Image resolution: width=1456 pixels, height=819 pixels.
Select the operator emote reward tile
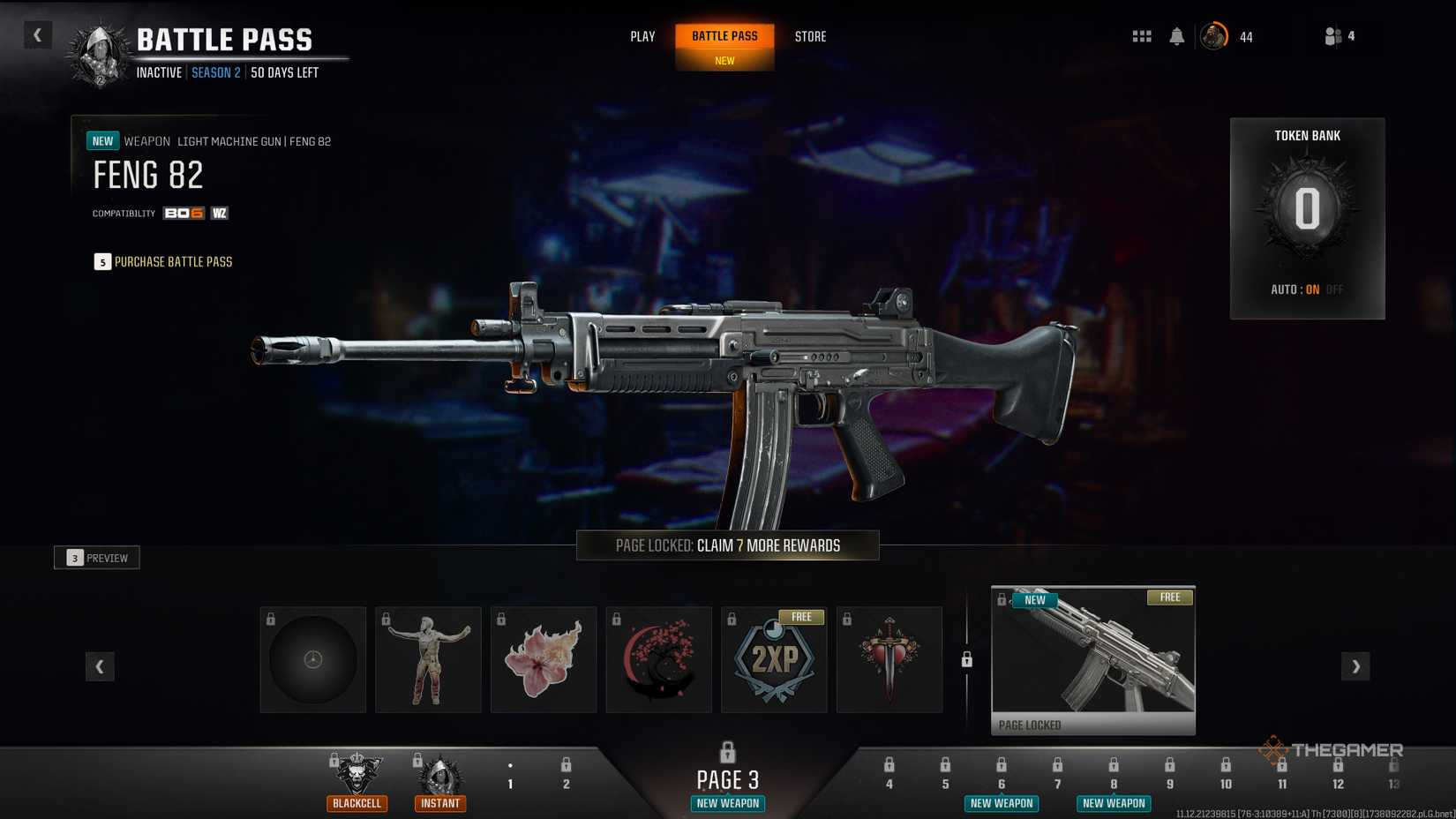[x=428, y=659]
